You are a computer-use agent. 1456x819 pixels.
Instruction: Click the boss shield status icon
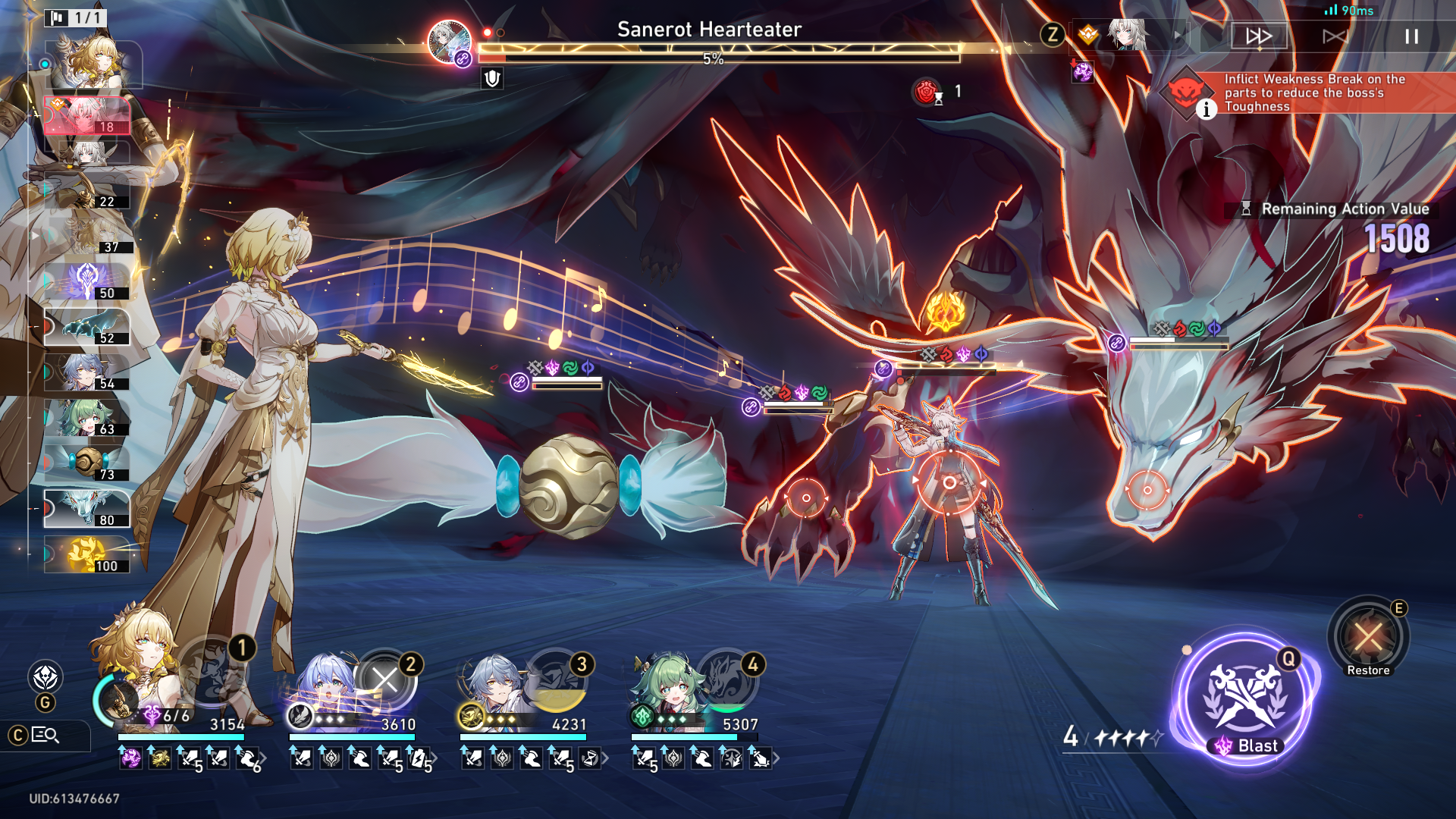click(492, 78)
